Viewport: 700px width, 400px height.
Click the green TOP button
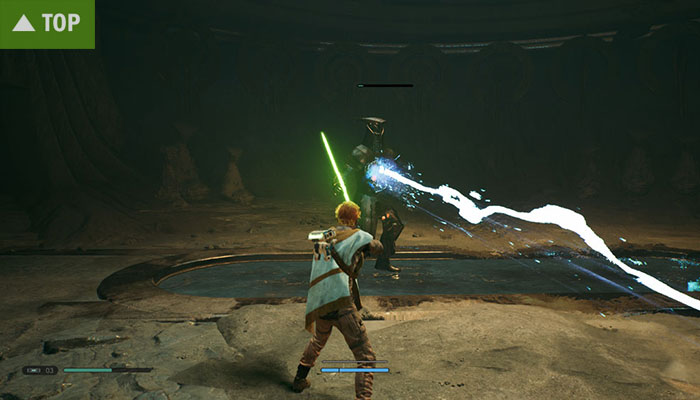[x=47, y=23]
